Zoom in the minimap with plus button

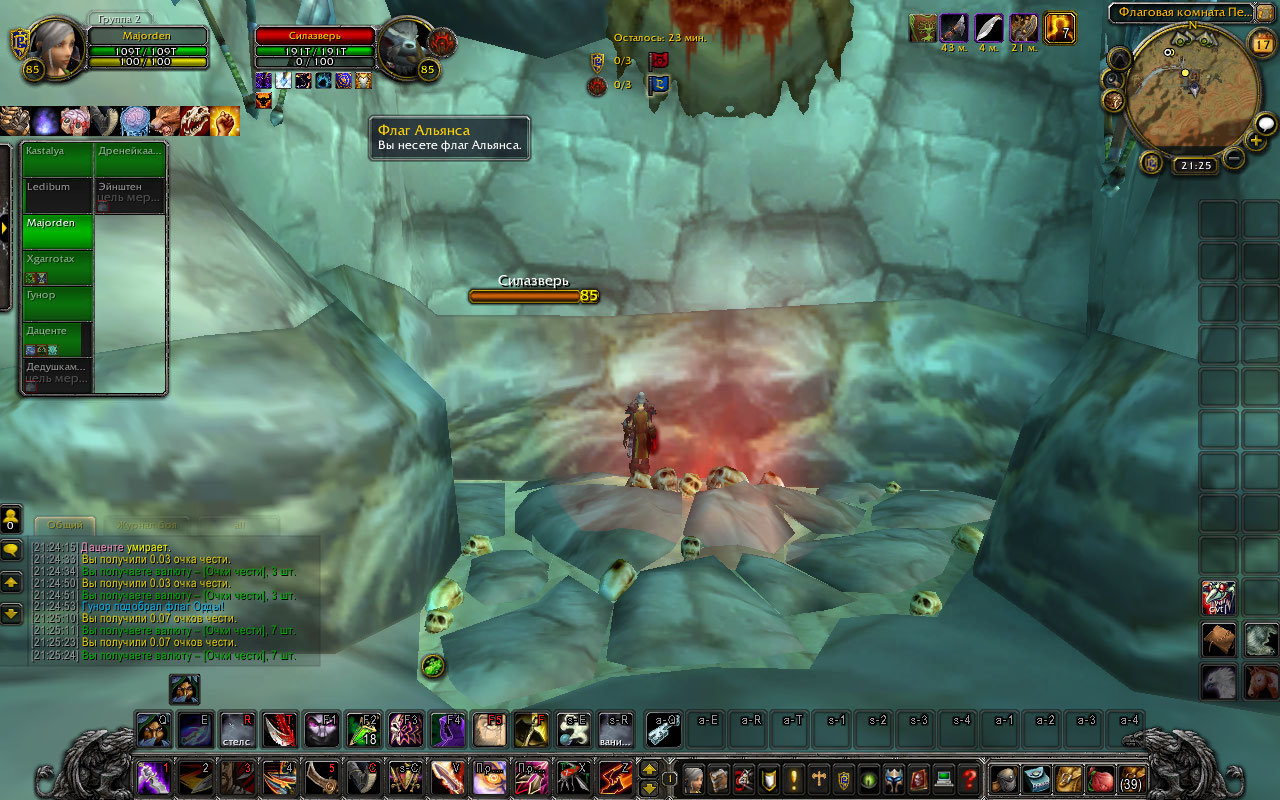click(1256, 141)
